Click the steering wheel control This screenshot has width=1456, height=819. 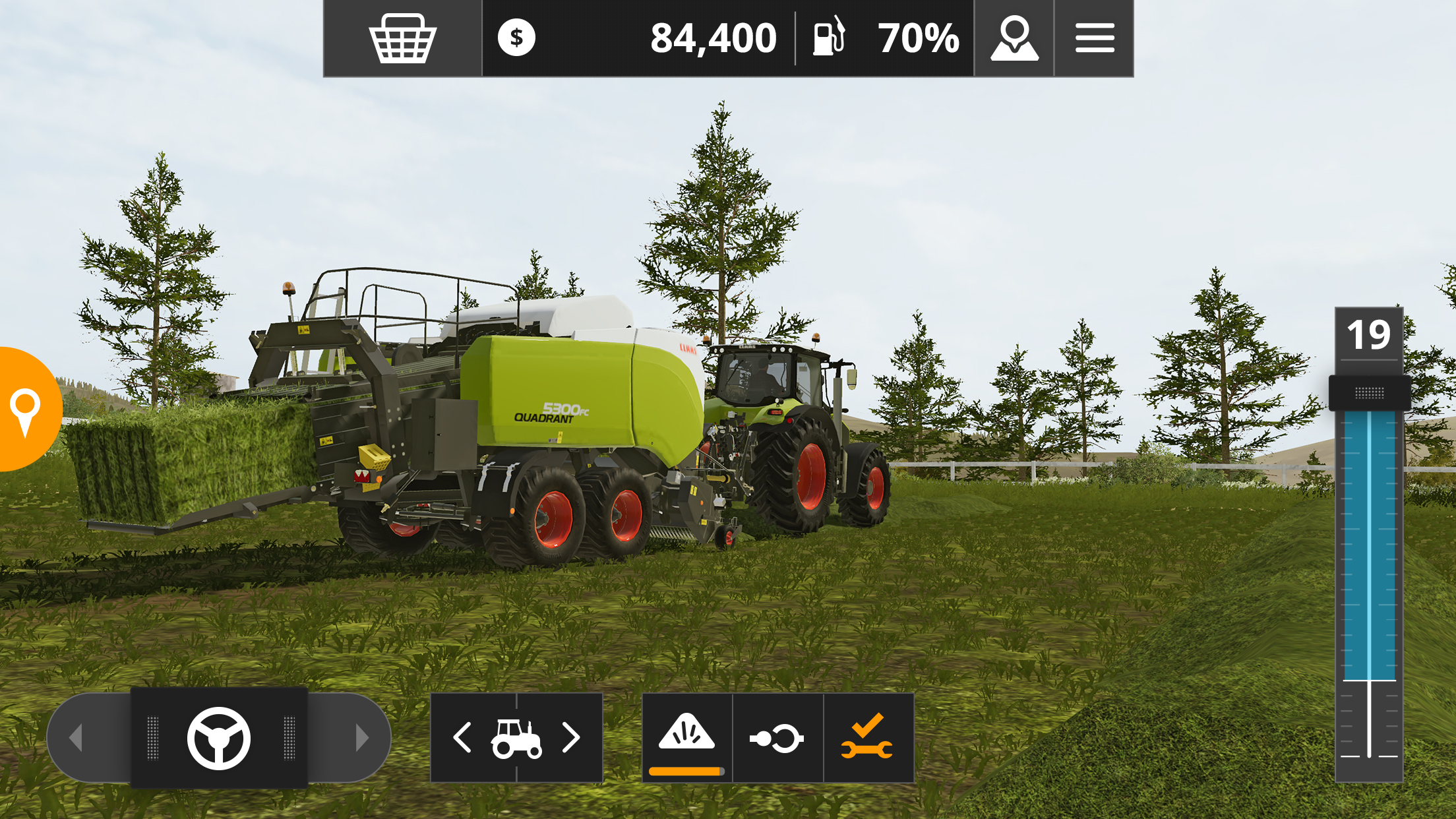[x=219, y=738]
